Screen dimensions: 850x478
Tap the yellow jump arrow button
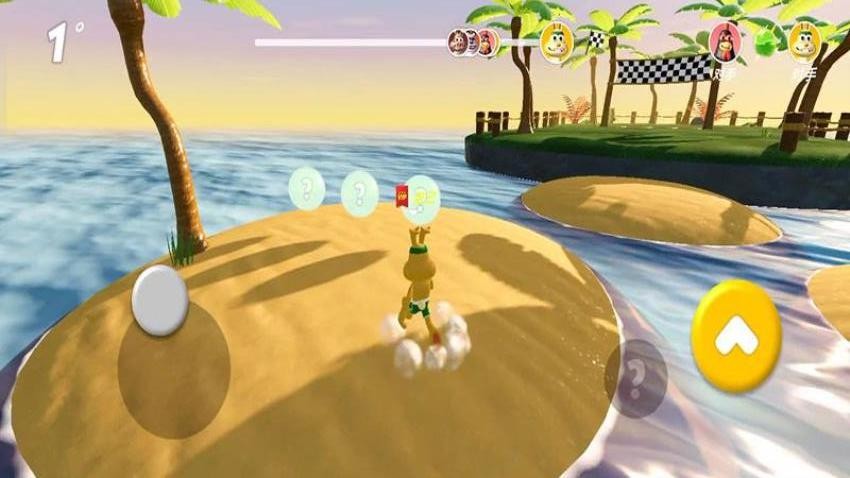click(x=736, y=336)
